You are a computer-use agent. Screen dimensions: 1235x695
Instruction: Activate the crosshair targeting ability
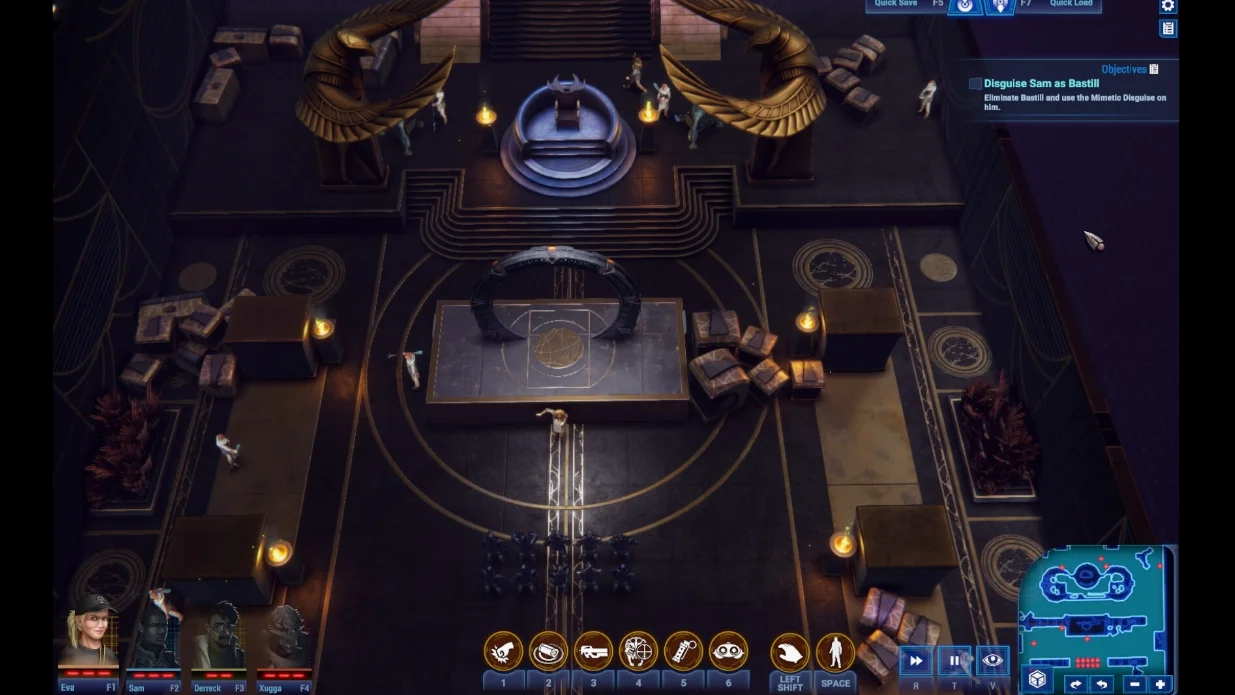click(x=638, y=651)
